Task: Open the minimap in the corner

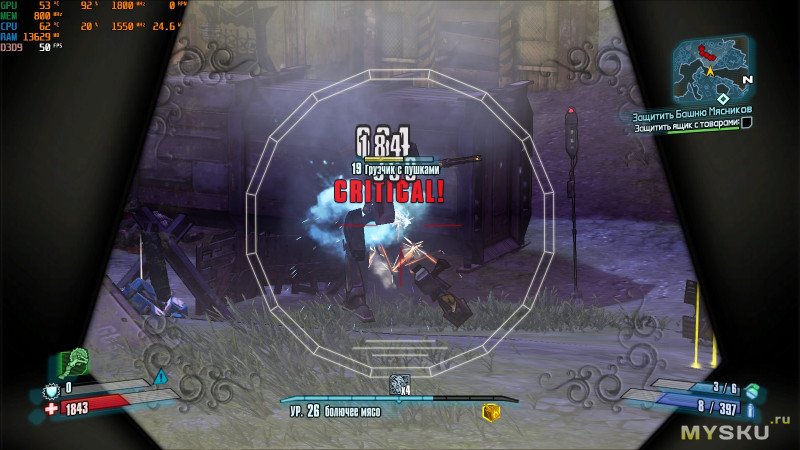Action: click(x=712, y=65)
